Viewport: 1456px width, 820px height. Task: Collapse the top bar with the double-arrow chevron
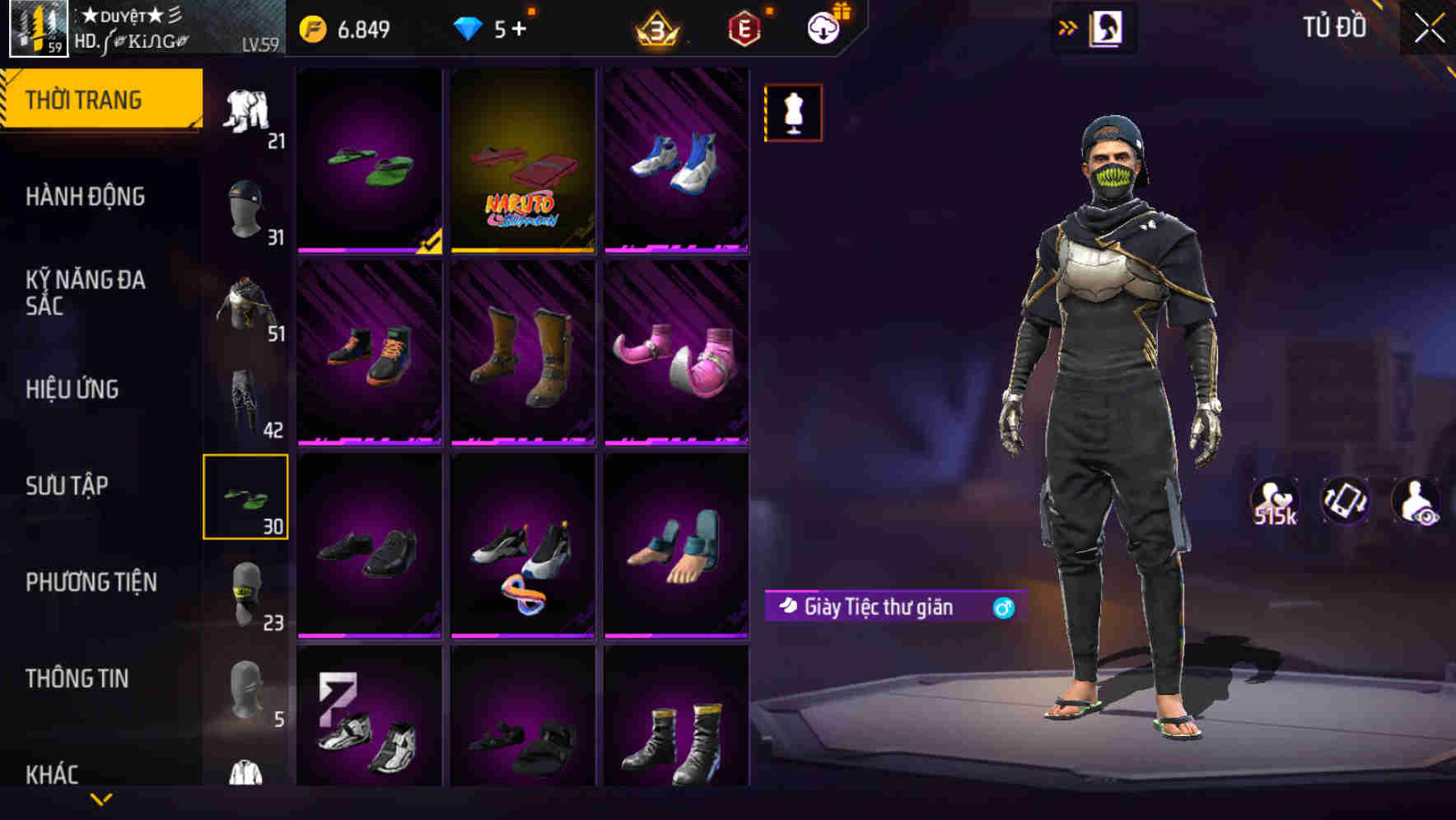pyautogui.click(x=1068, y=27)
